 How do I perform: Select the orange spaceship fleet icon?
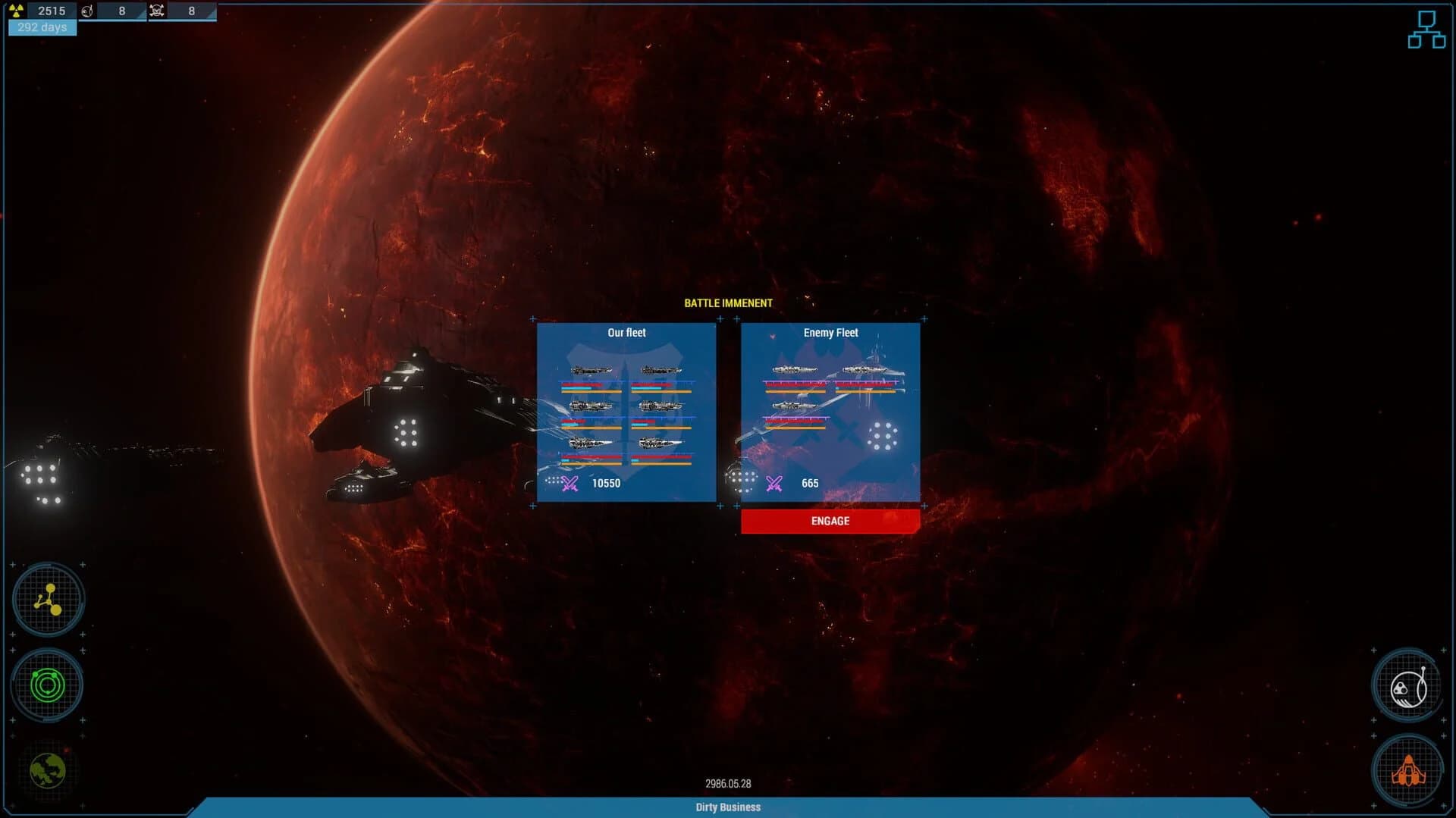click(1408, 770)
